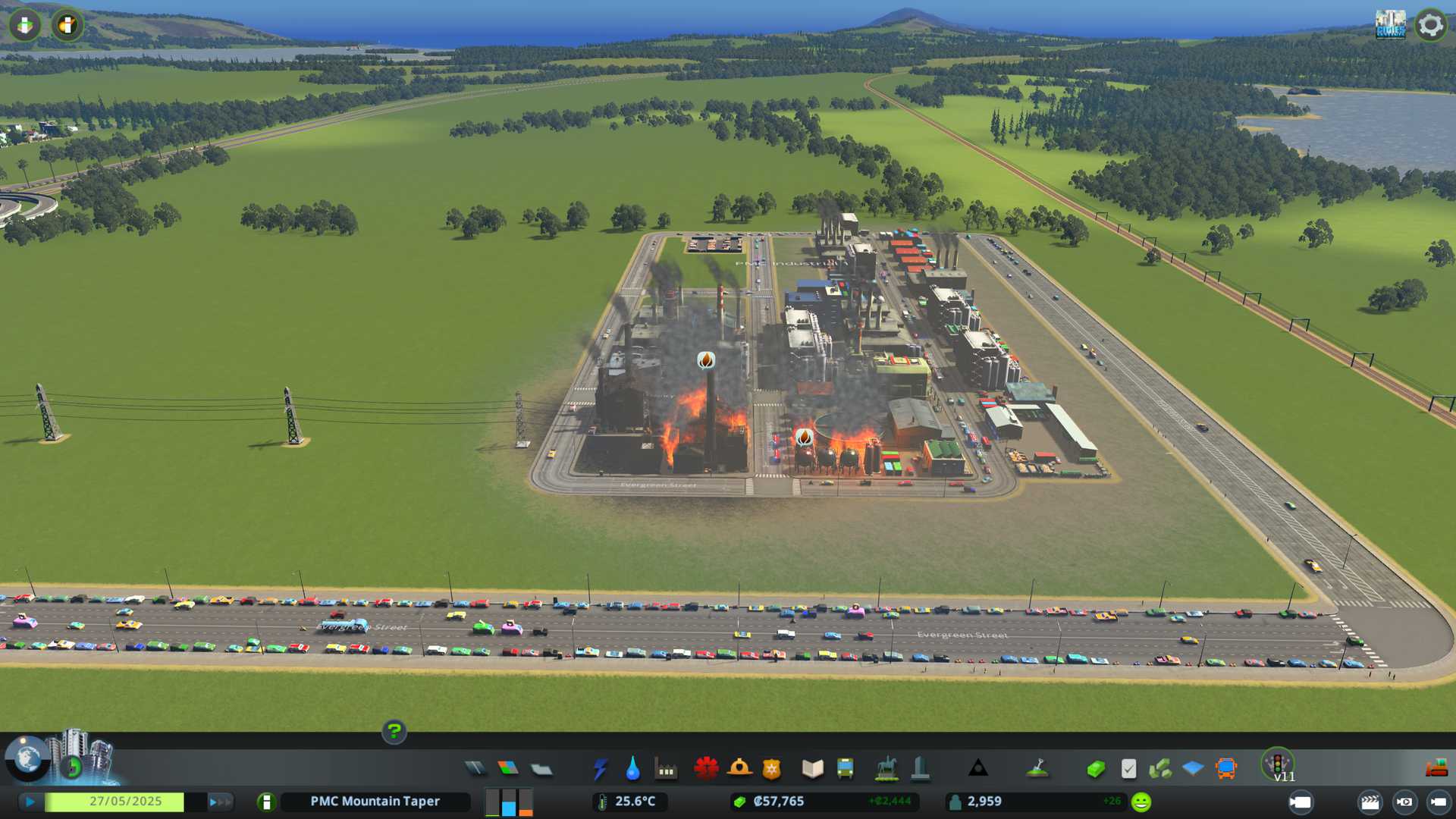Open the city info button beside city name
1456x819 pixels.
point(266,802)
